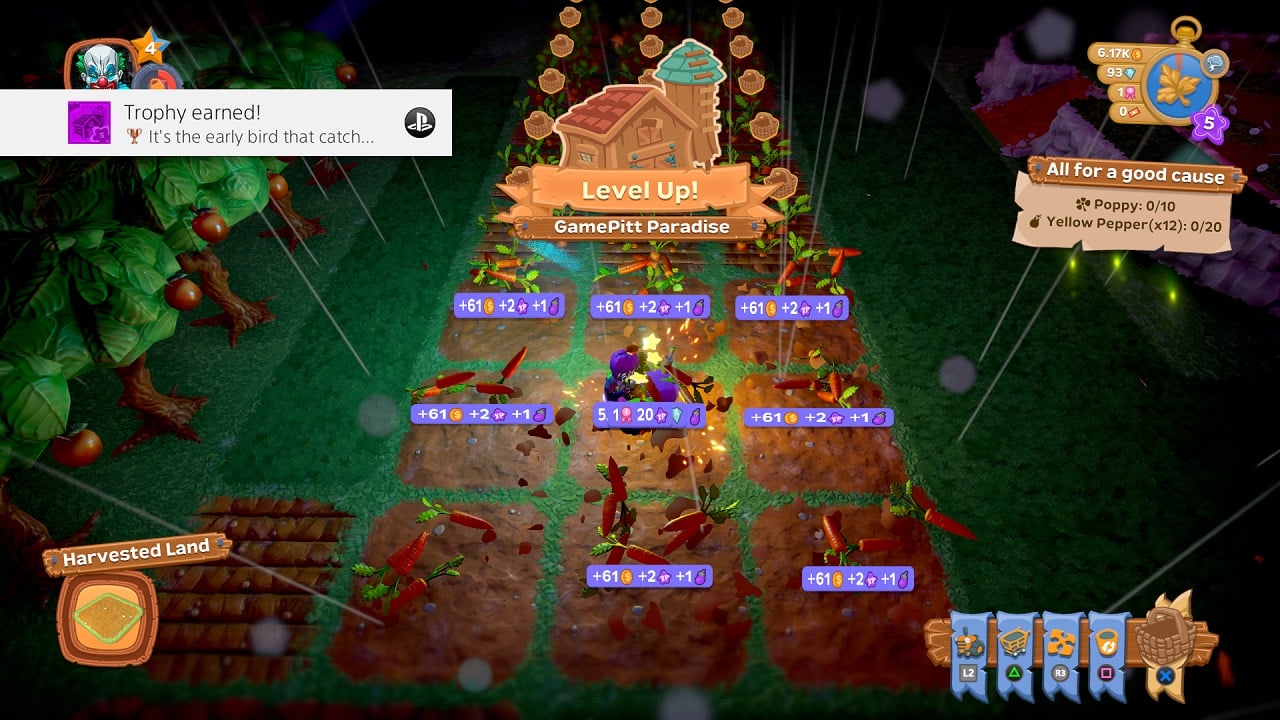This screenshot has width=1280, height=720.
Task: Click the purple trophy thumbnail image
Action: point(89,123)
